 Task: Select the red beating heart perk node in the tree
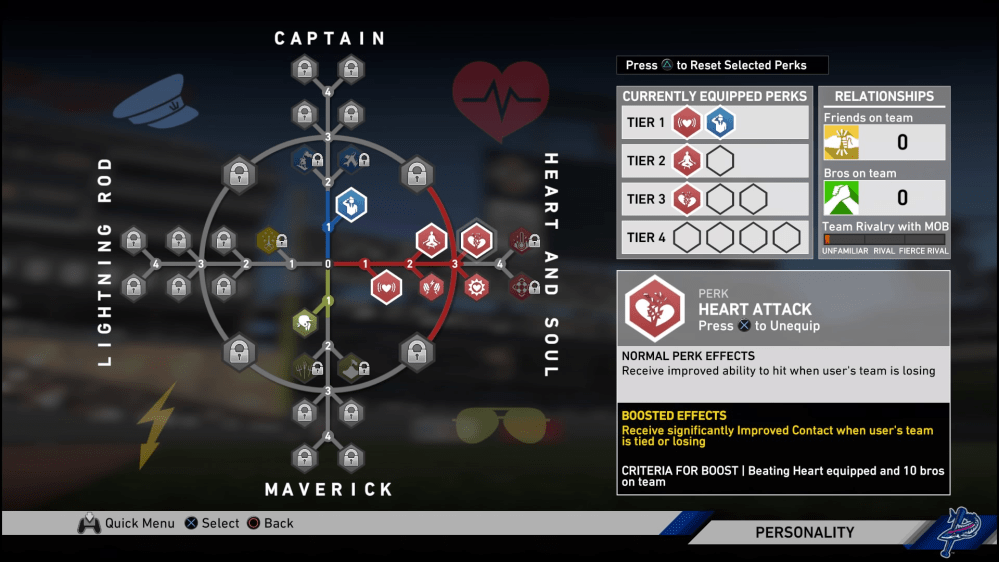coord(386,288)
